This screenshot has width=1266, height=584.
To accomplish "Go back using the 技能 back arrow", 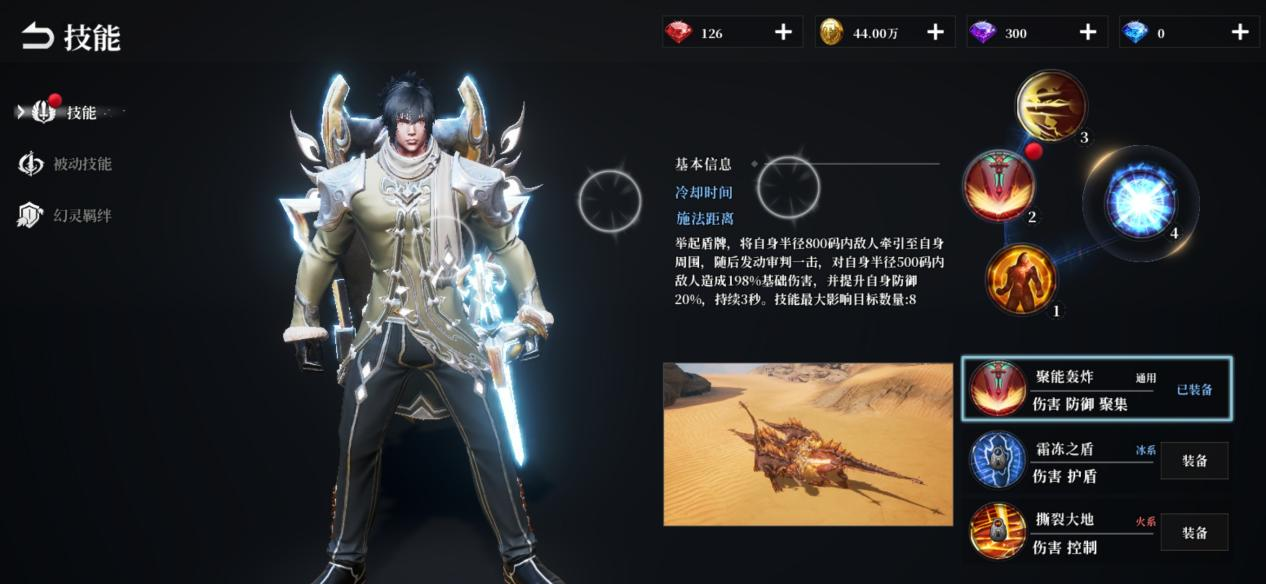I will point(38,38).
